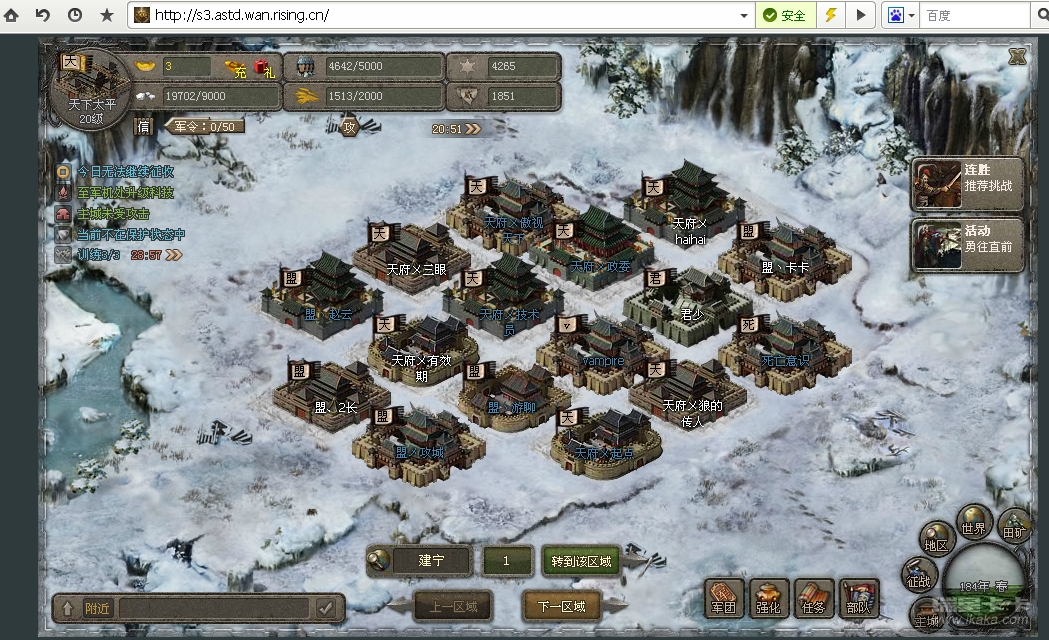Viewport: 1049px width, 640px height.
Task: Return to the 主城 main city
Action: pyautogui.click(x=927, y=617)
